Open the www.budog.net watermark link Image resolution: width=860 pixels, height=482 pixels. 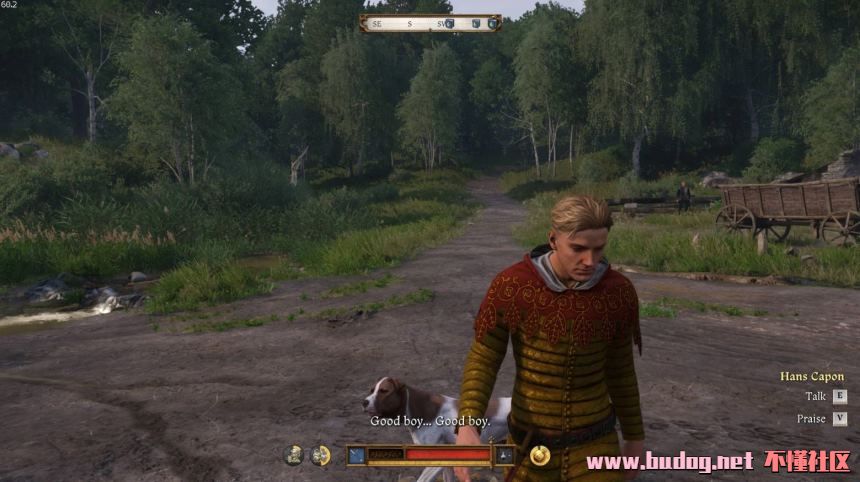[x=669, y=461]
